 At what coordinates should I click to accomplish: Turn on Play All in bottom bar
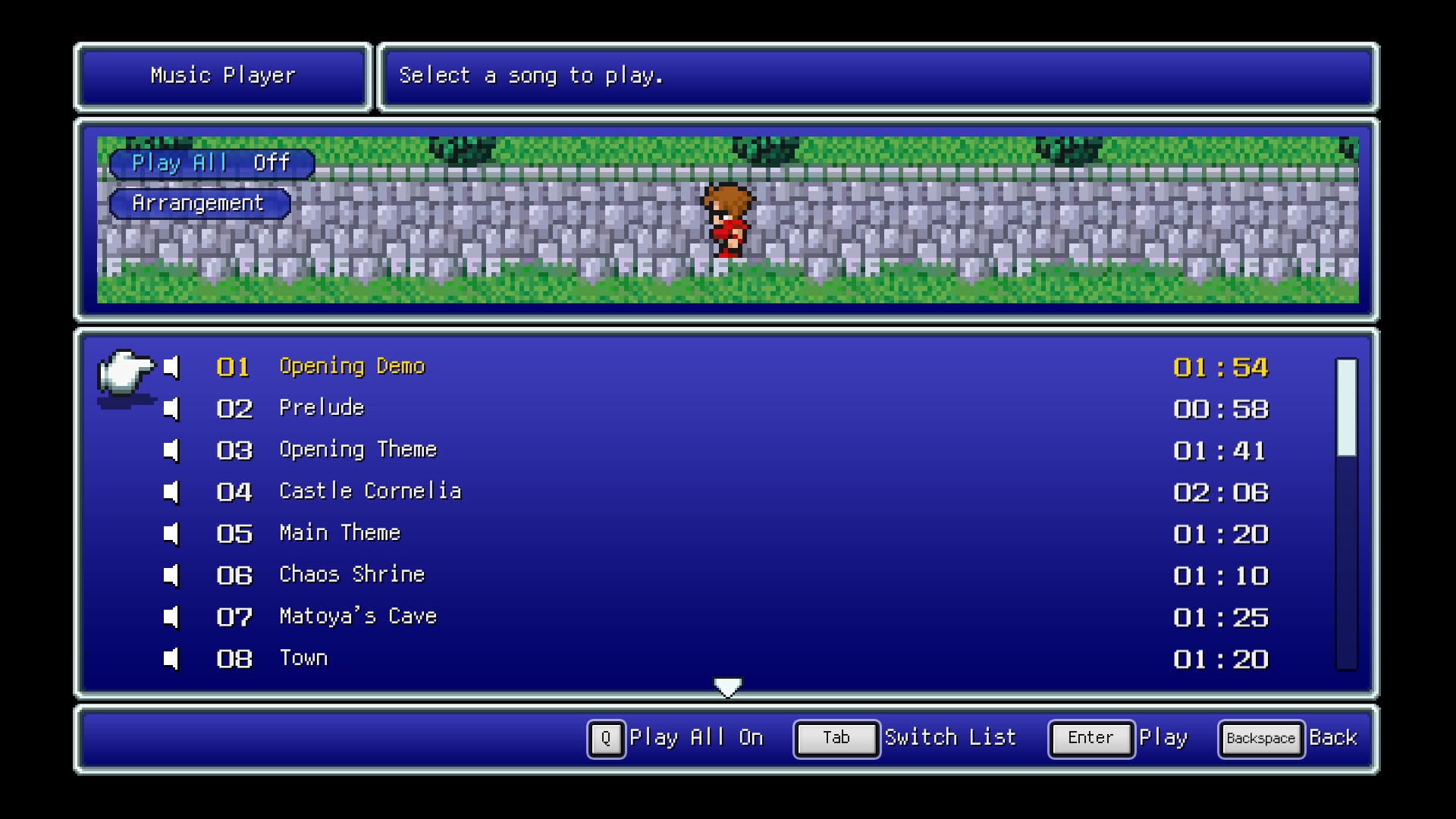[676, 739]
